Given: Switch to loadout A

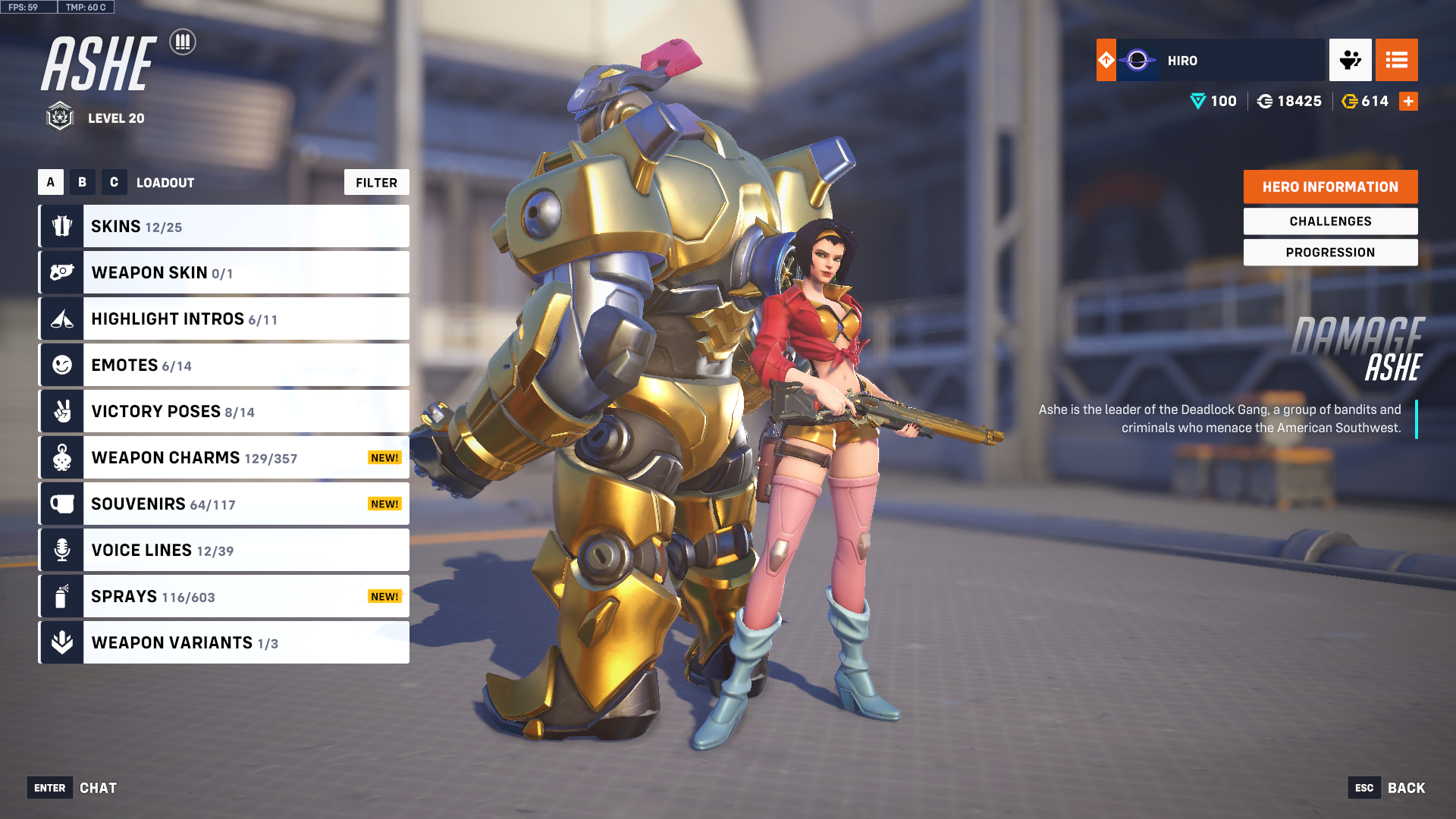Looking at the screenshot, I should 51,183.
